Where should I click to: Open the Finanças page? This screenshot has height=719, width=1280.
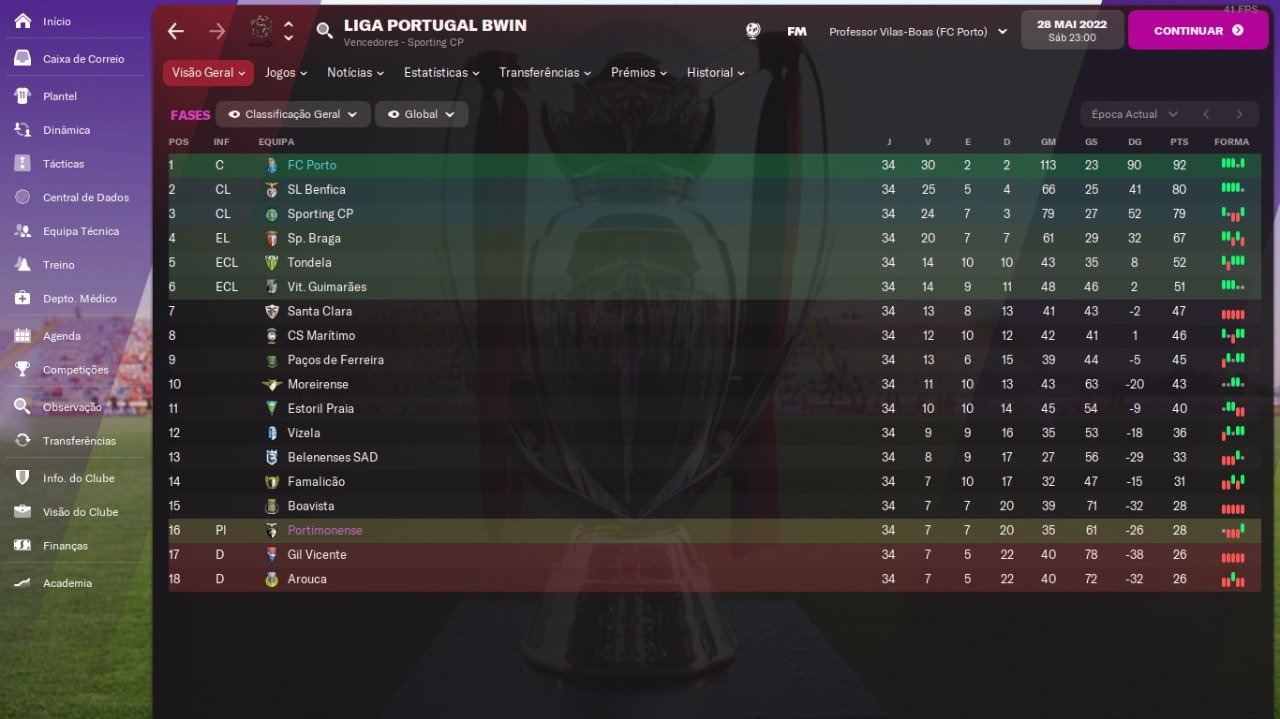pos(65,546)
